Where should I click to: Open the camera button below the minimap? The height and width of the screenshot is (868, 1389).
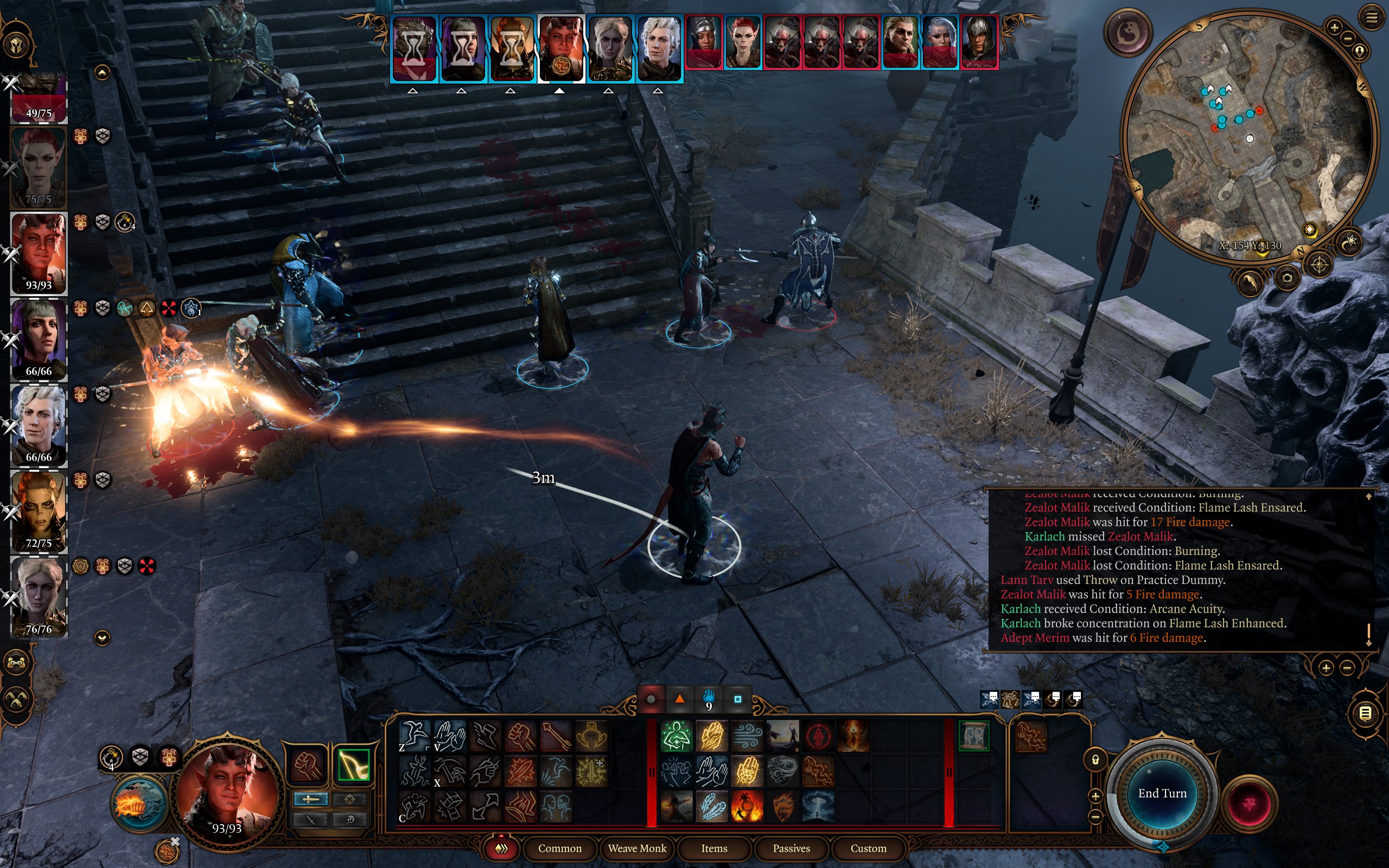tap(1287, 278)
